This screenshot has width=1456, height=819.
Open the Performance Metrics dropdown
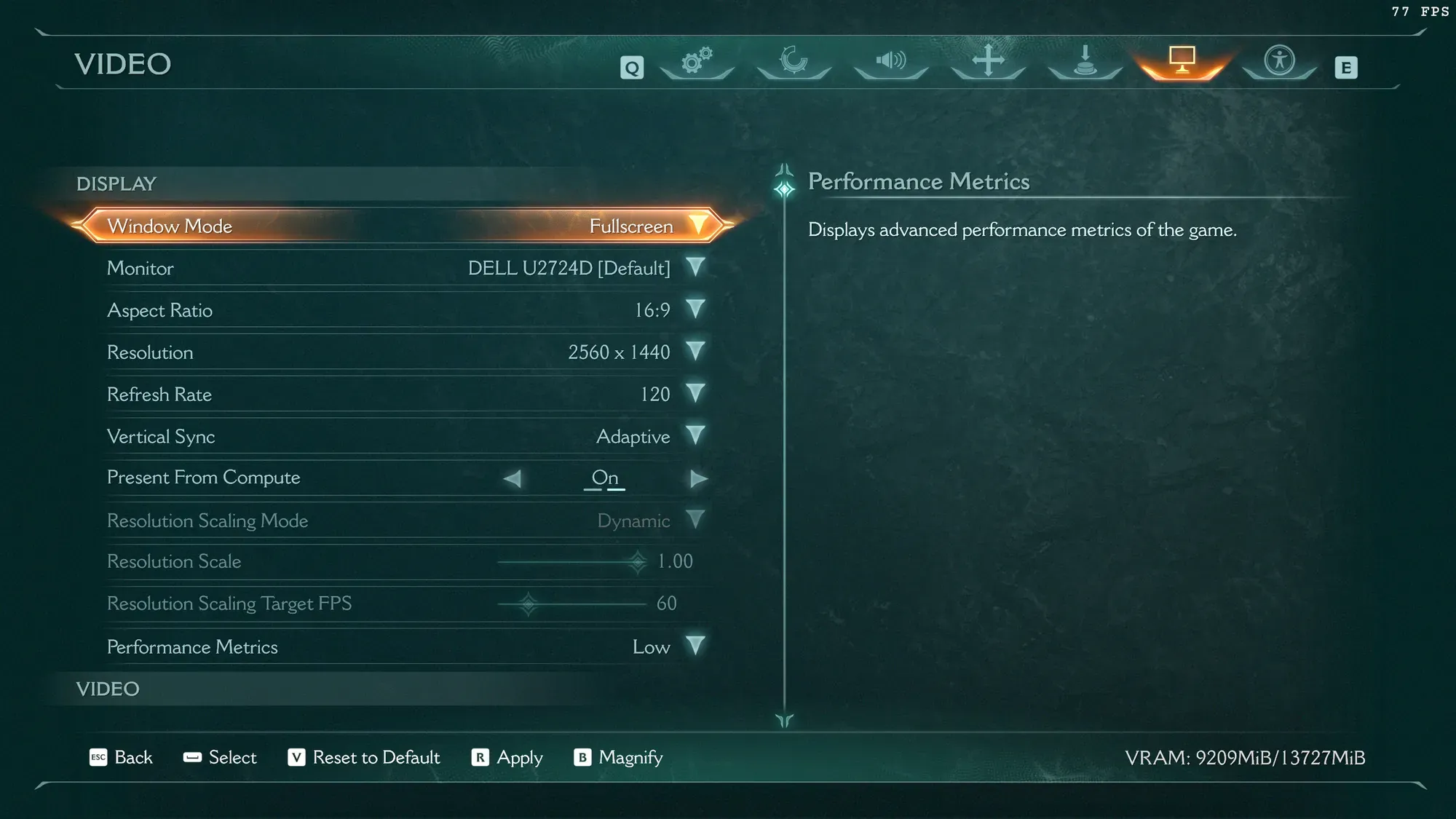pyautogui.click(x=695, y=646)
